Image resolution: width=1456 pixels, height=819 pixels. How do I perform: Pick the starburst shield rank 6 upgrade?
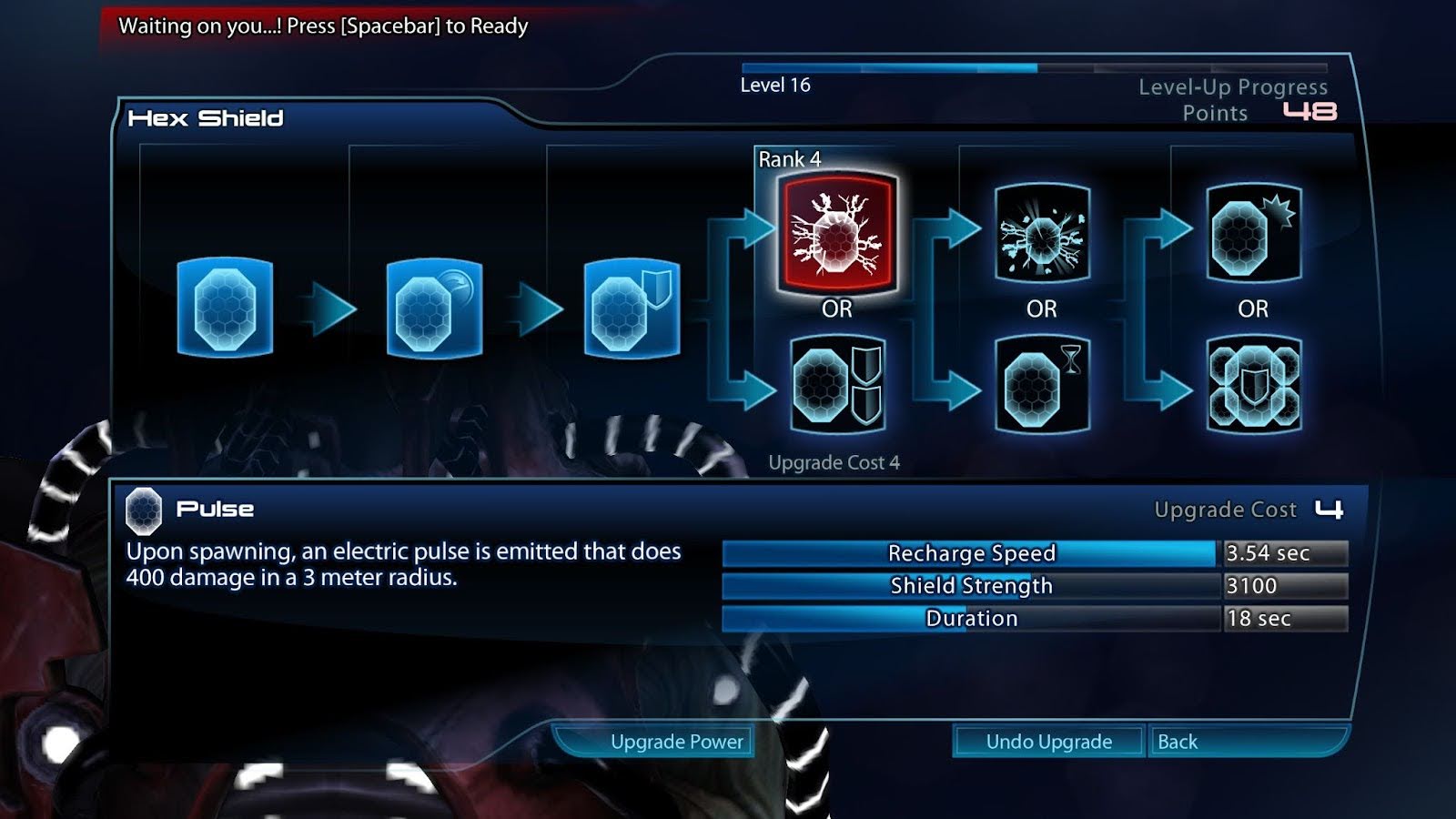tap(1253, 235)
